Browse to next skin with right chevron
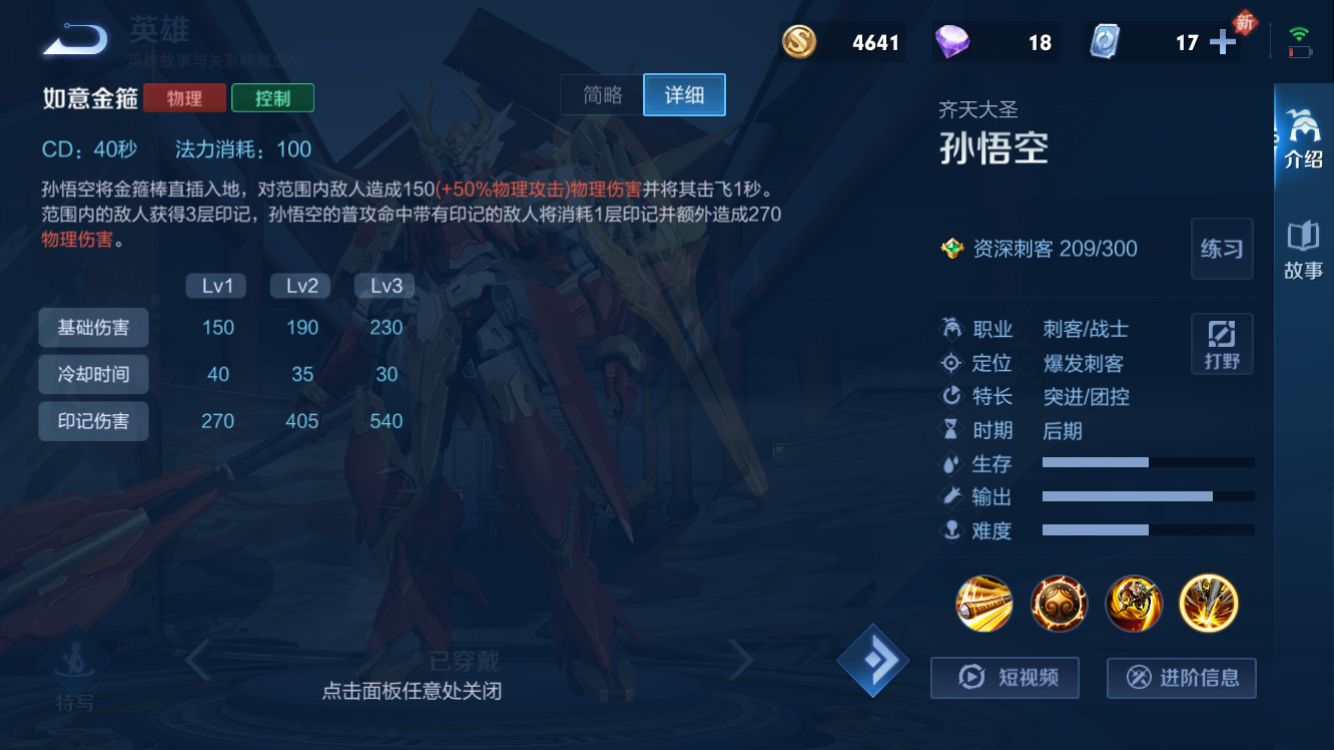The image size is (1334, 750). (742, 659)
